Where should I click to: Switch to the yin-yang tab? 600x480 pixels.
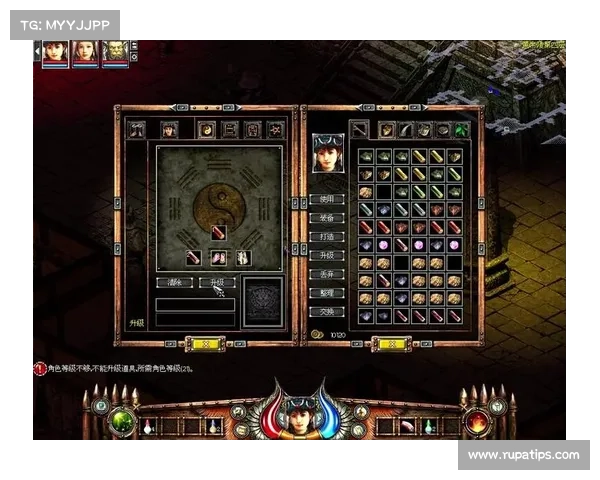pos(207,129)
